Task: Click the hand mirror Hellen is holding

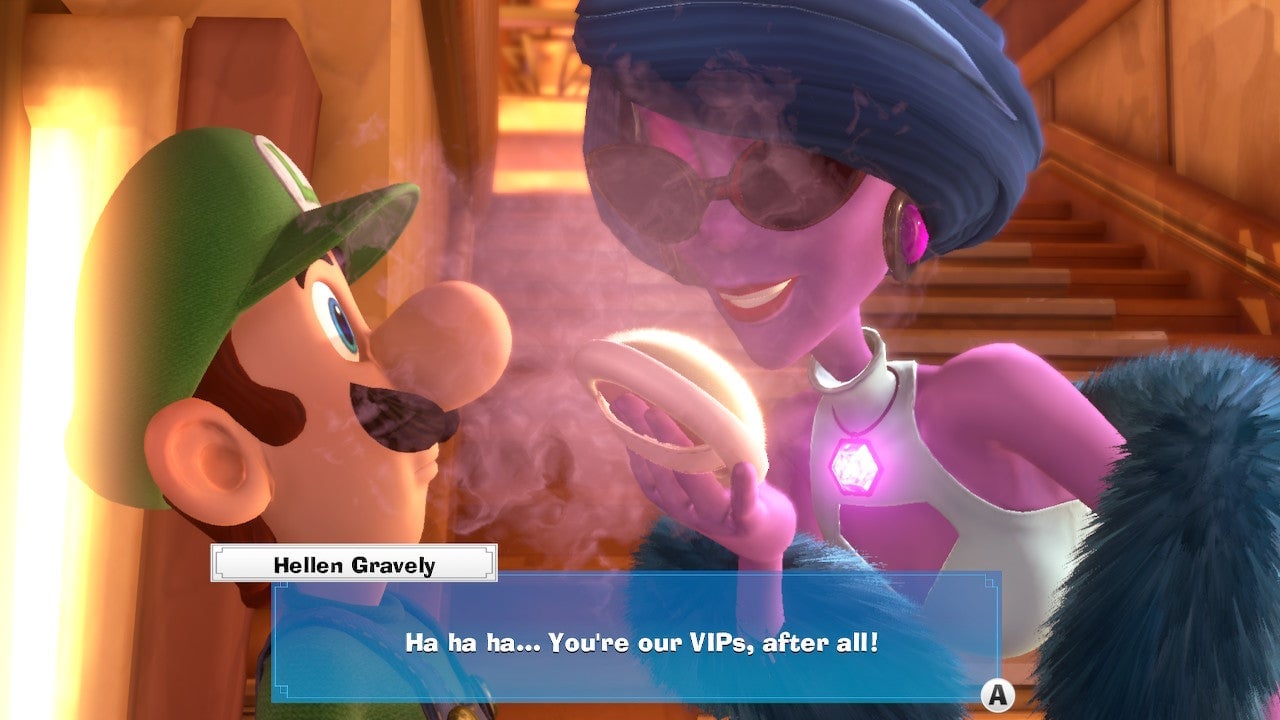Action: click(x=672, y=400)
